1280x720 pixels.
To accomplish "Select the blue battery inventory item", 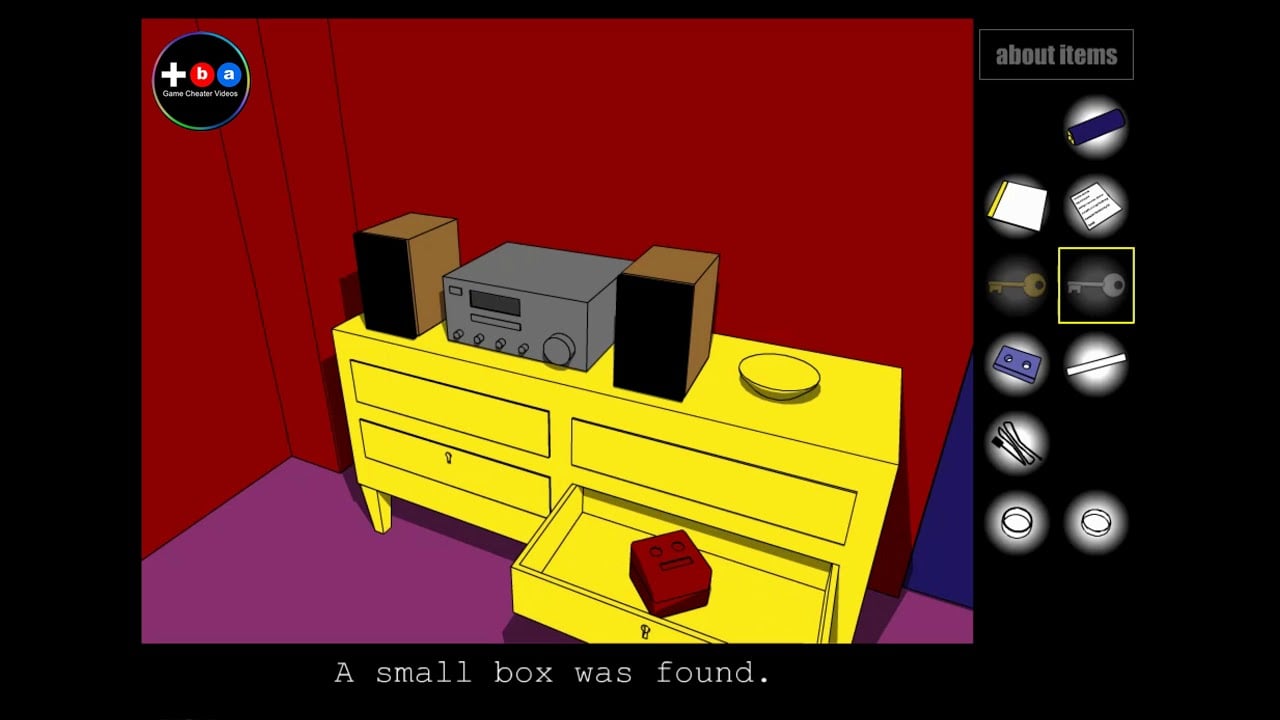I will click(x=1096, y=127).
